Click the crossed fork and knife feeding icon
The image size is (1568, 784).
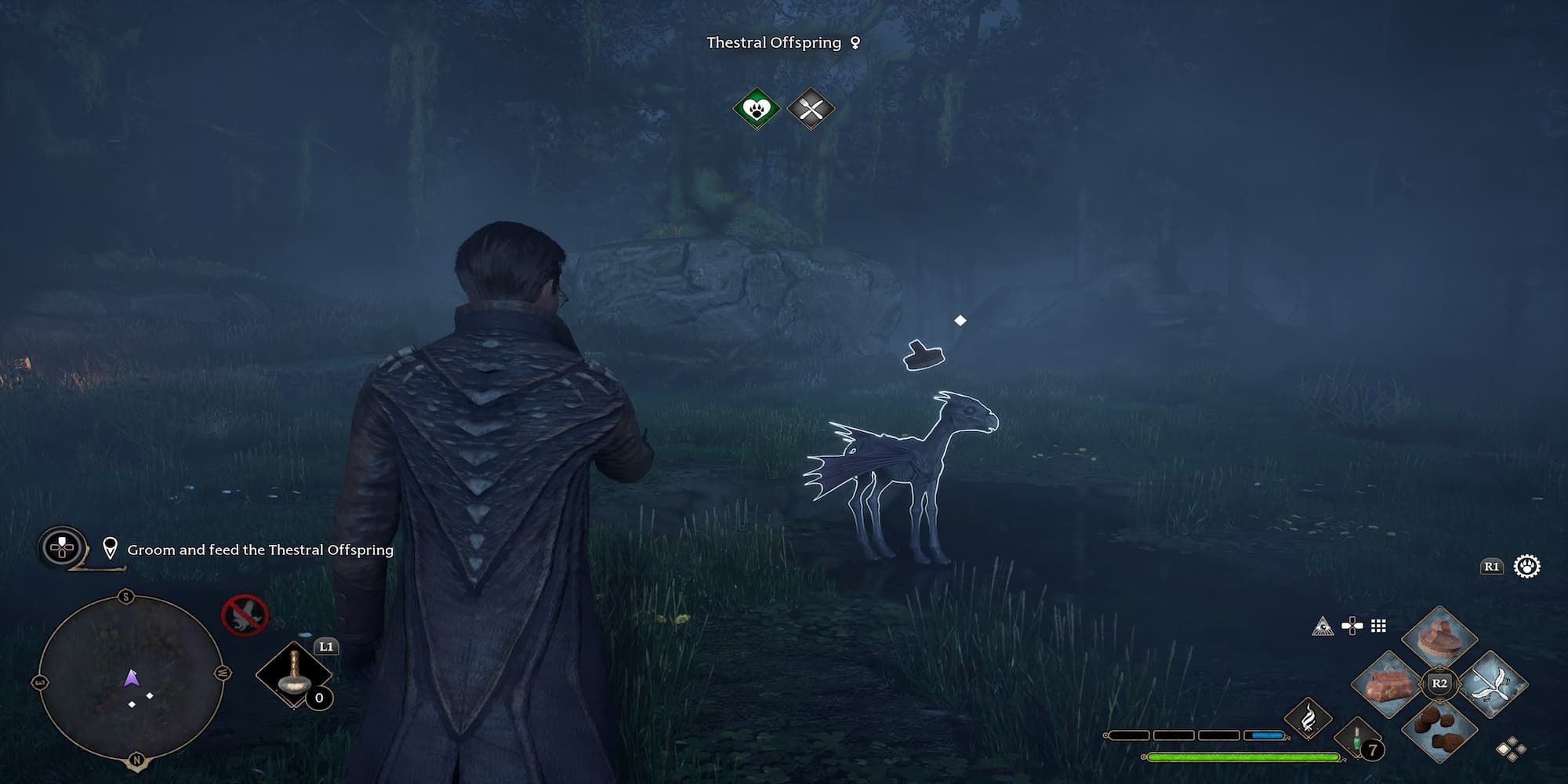[811, 108]
